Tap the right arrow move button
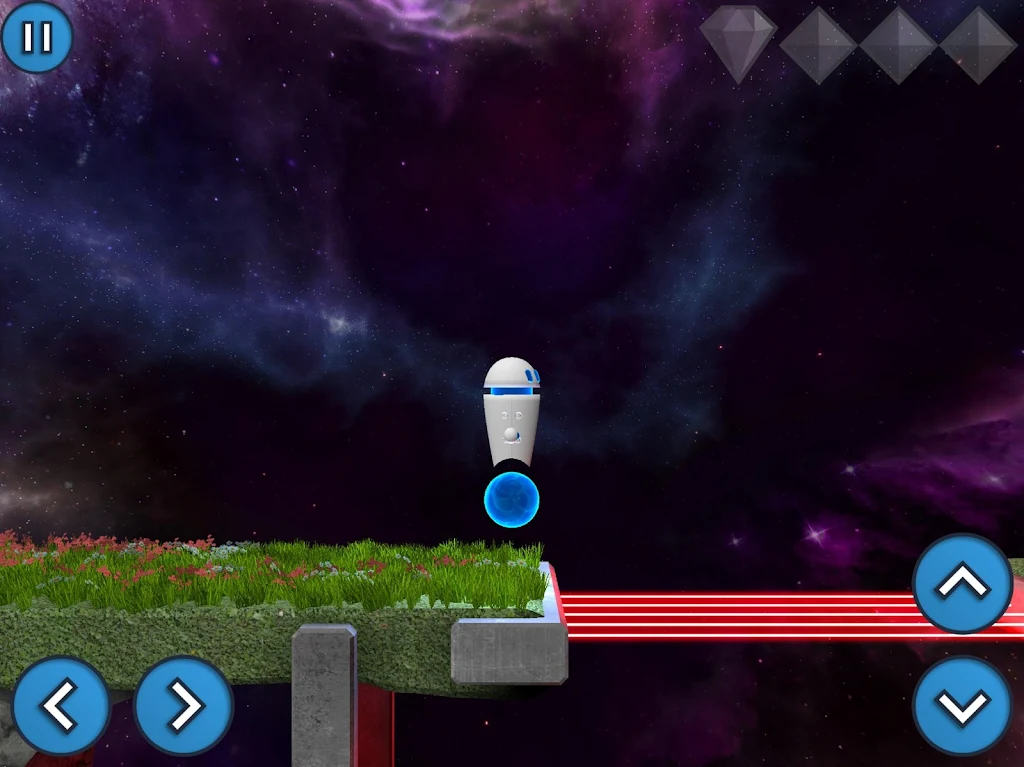1024x767 pixels. 183,706
